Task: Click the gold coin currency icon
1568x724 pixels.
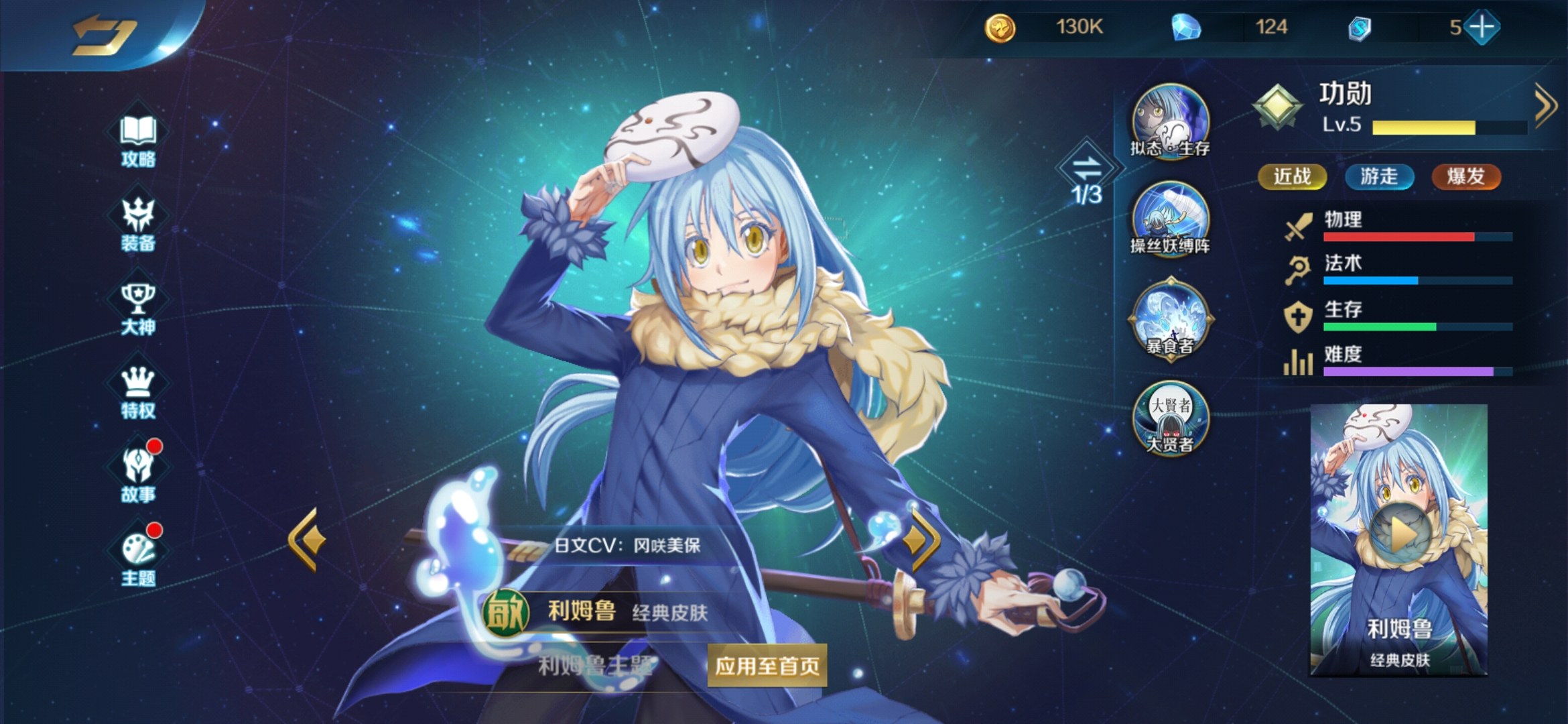Action: pyautogui.click(x=1000, y=28)
